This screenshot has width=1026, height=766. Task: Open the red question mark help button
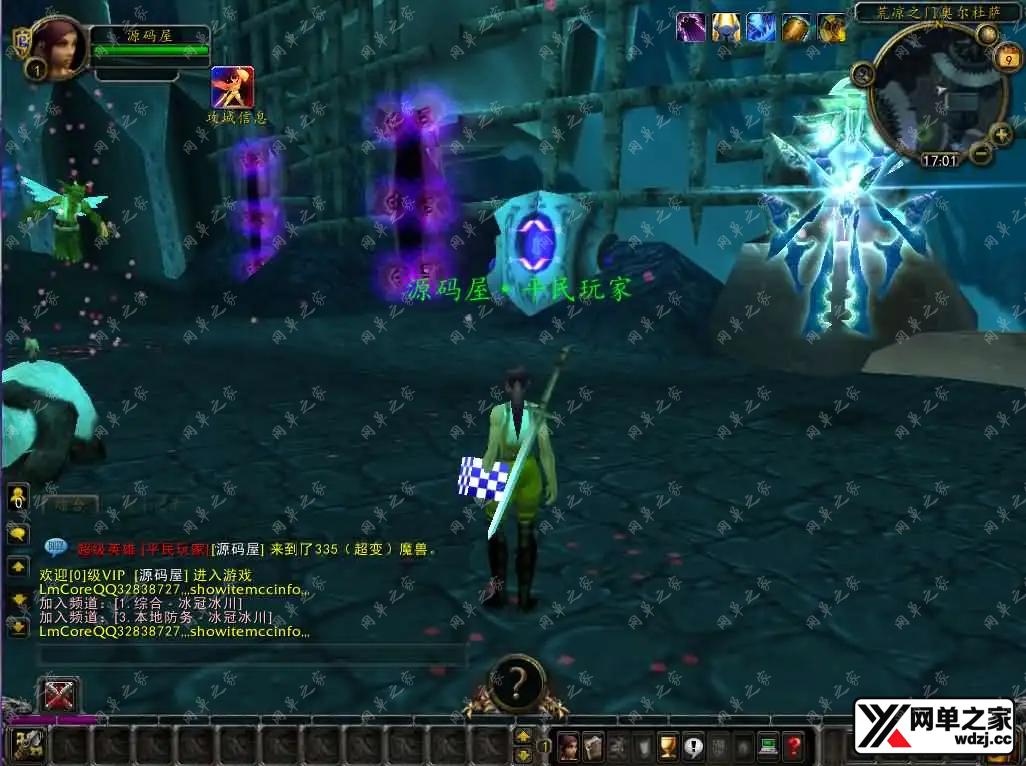pyautogui.click(x=793, y=745)
